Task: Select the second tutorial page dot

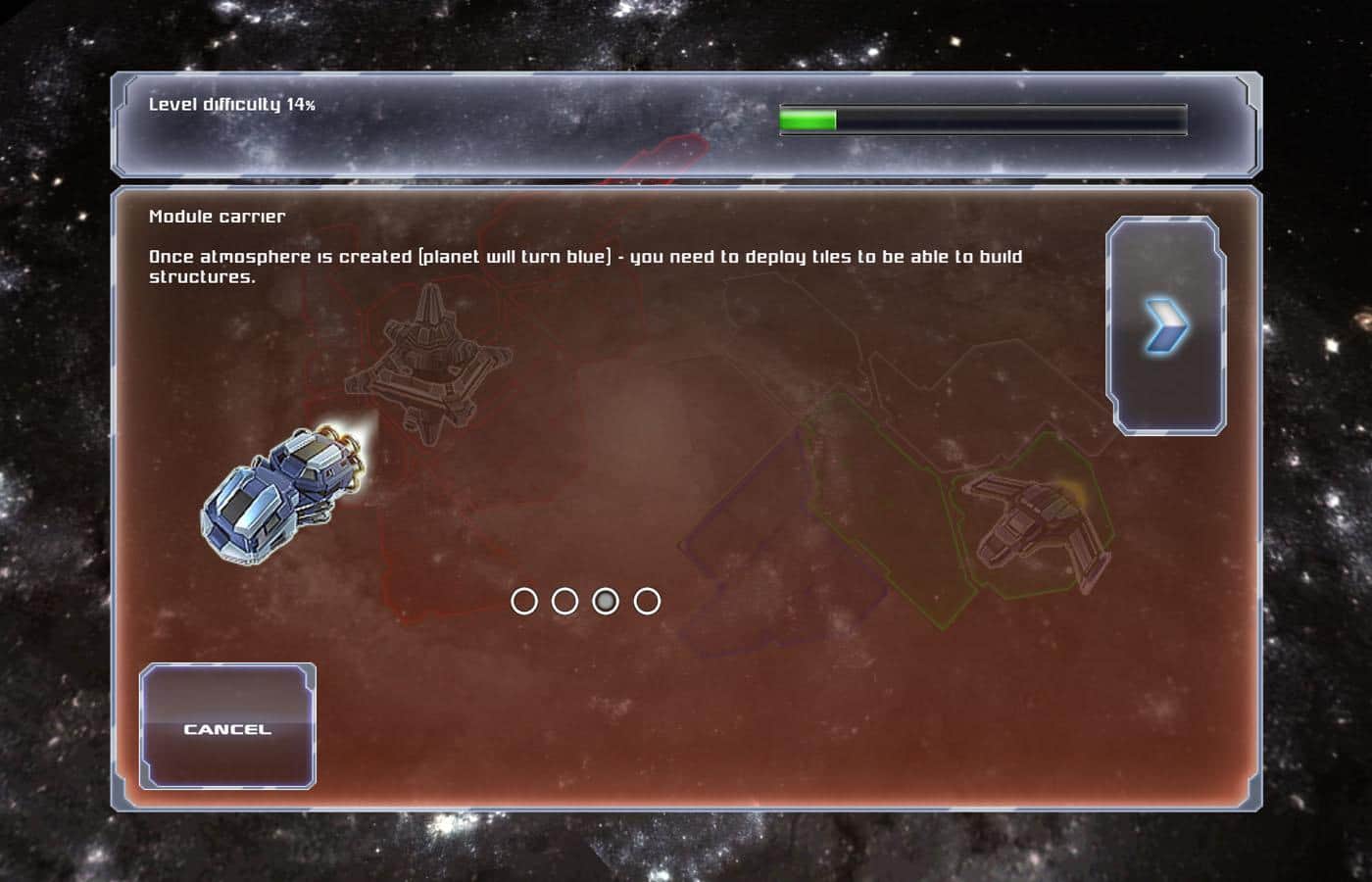Action: [564, 601]
